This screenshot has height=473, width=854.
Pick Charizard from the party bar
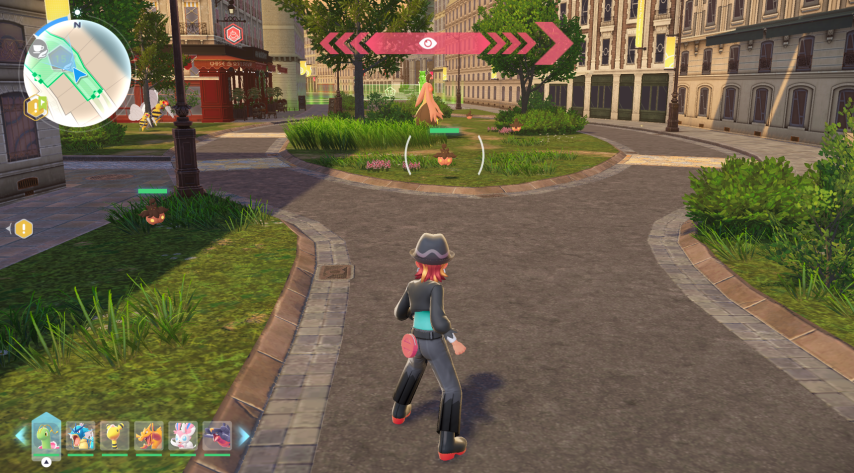coord(149,435)
